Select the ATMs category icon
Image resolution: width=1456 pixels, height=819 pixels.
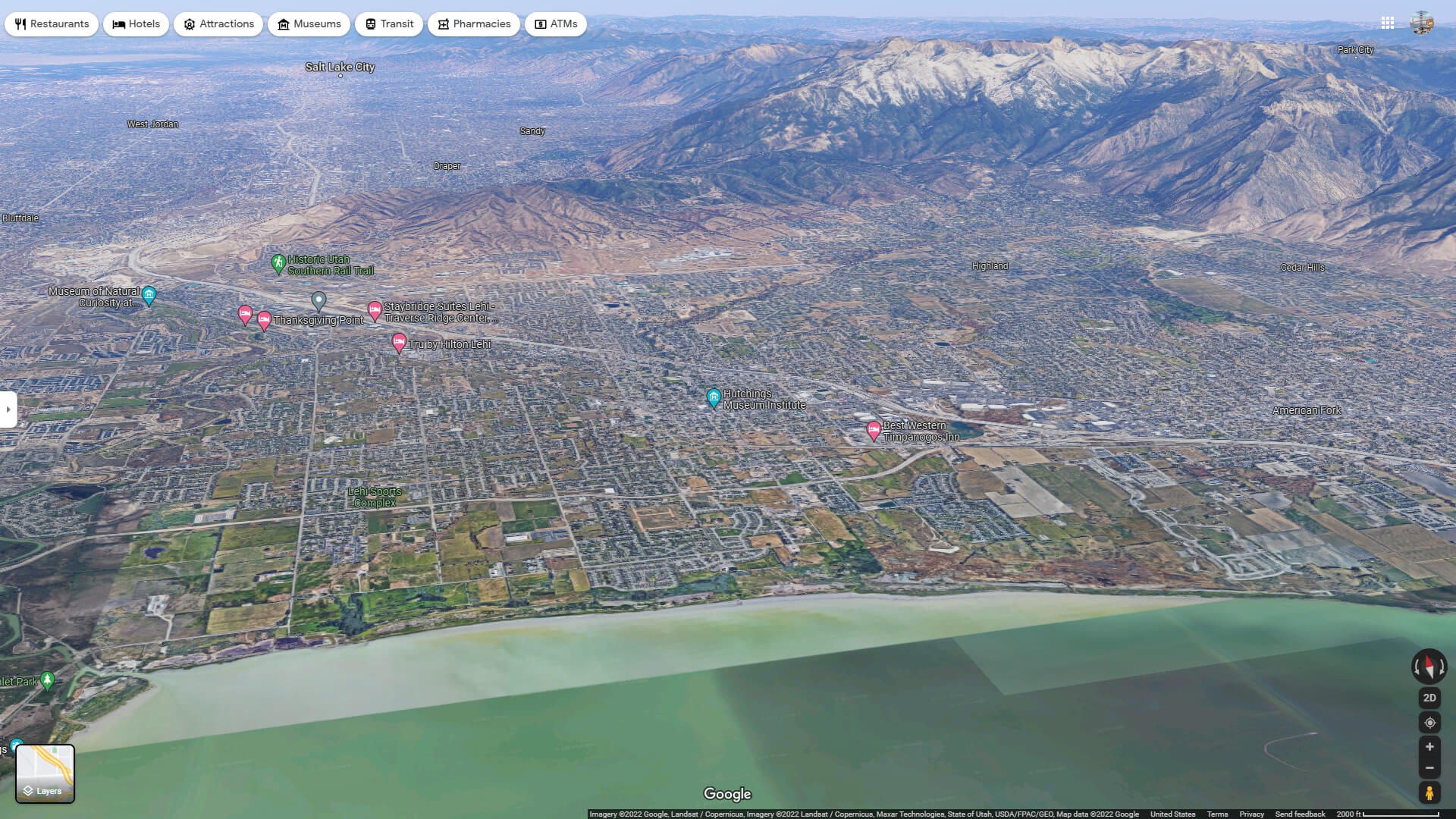pyautogui.click(x=540, y=24)
